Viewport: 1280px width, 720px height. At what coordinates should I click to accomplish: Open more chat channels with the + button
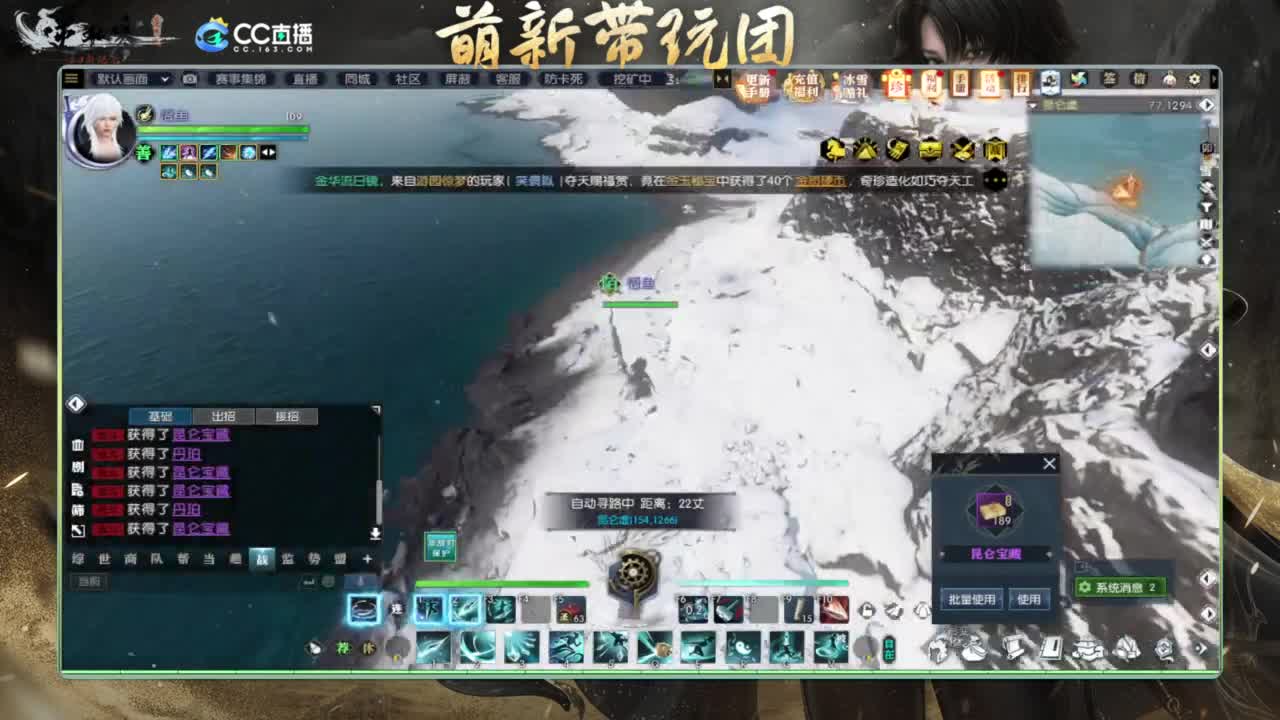(x=369, y=560)
